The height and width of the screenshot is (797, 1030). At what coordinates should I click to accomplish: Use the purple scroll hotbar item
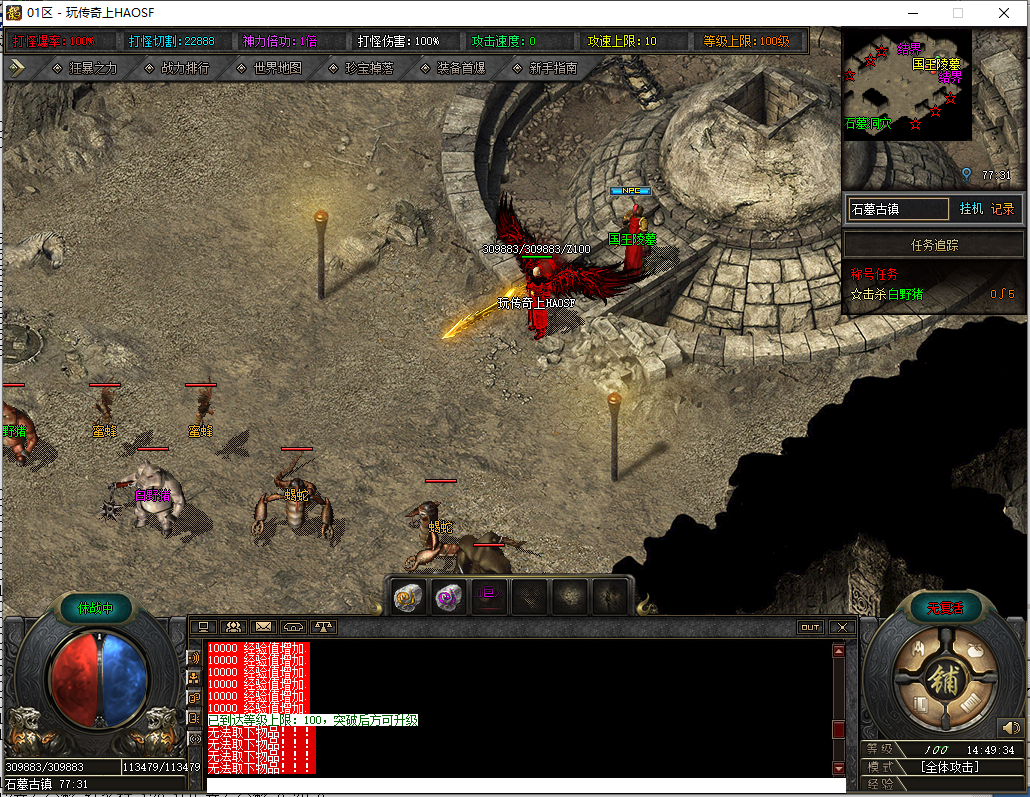pos(448,597)
